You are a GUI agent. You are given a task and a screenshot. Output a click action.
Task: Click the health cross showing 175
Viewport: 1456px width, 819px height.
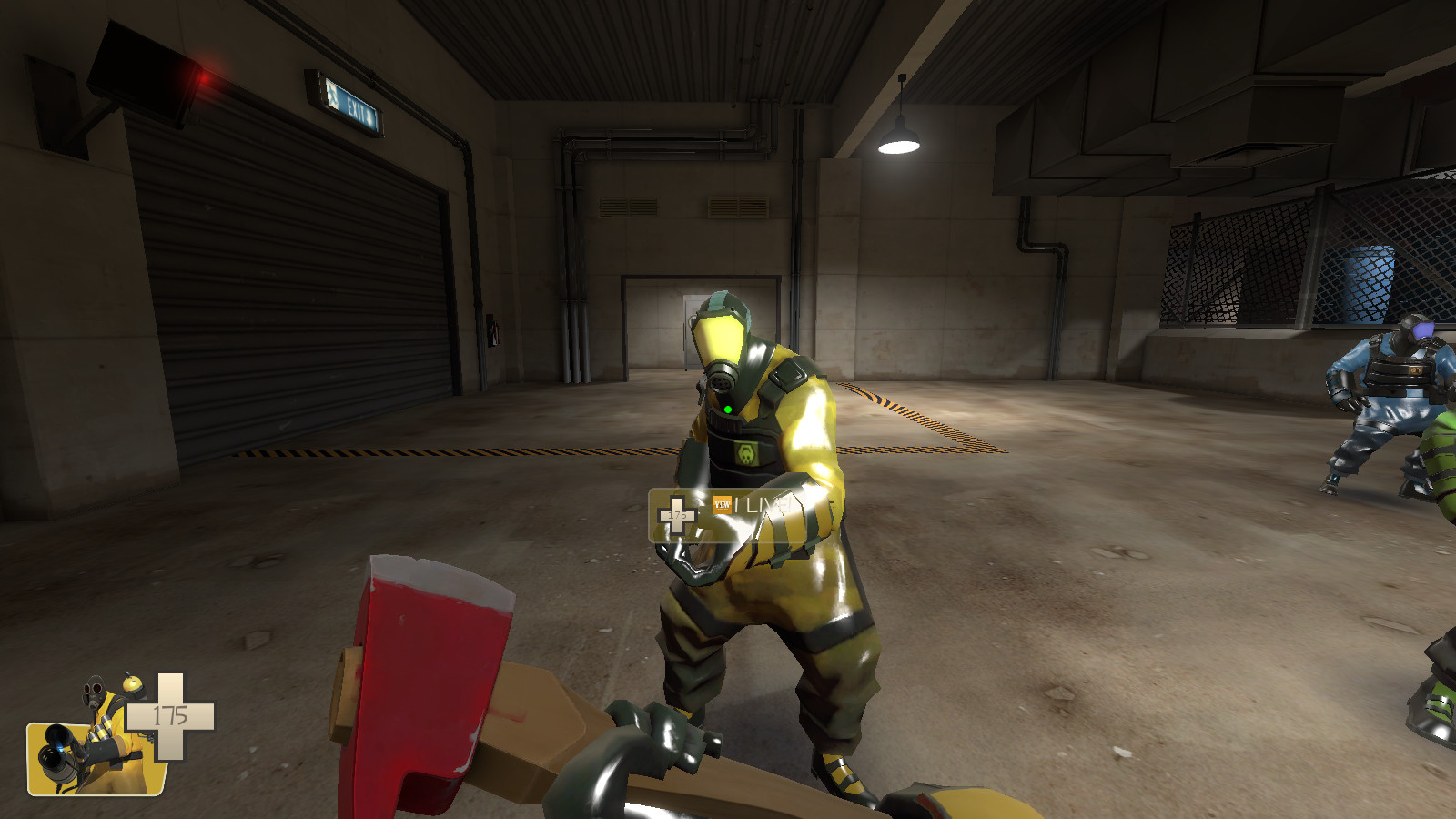point(171,714)
